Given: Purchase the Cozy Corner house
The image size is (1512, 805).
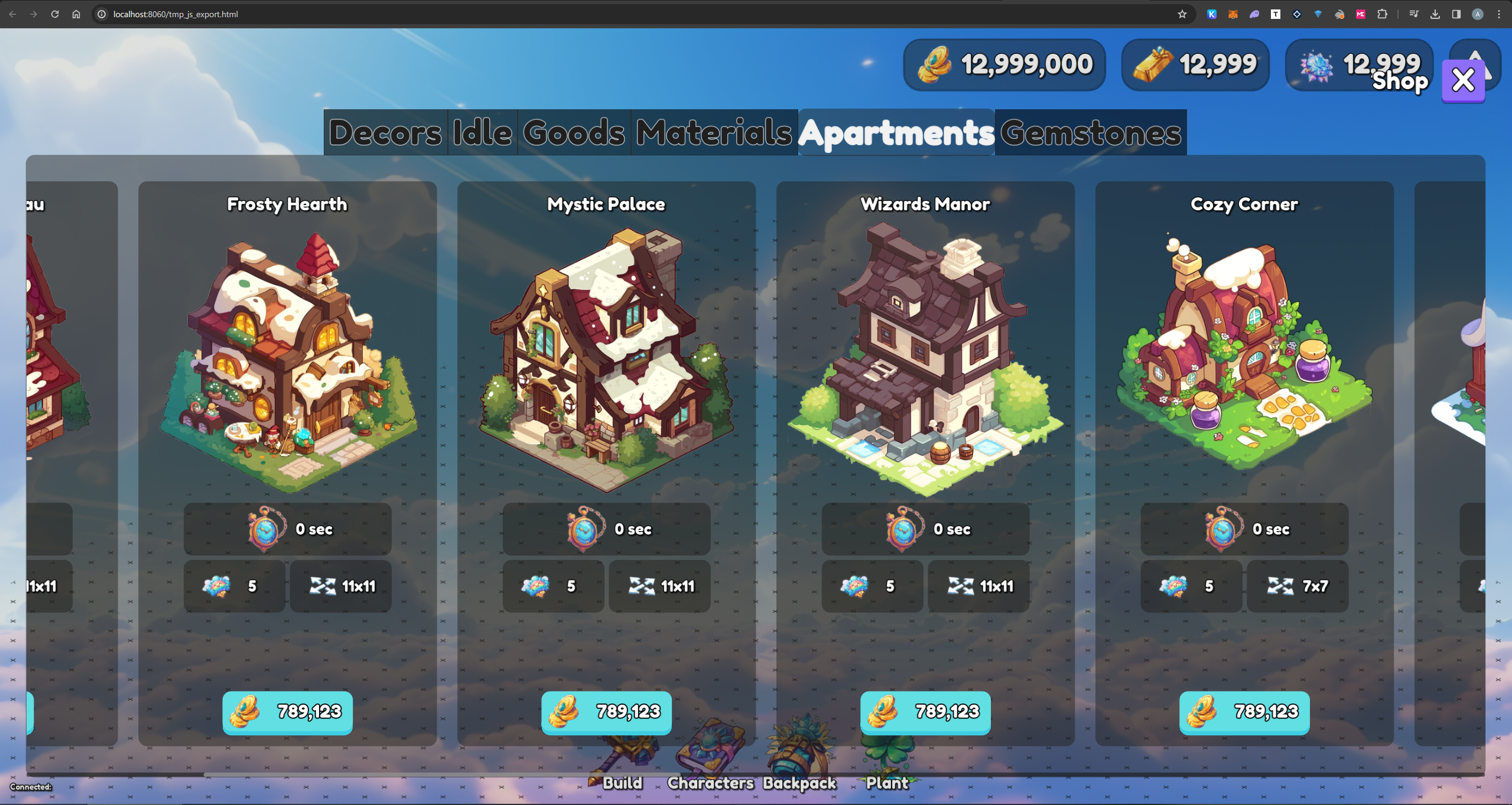Looking at the screenshot, I should point(1244,713).
